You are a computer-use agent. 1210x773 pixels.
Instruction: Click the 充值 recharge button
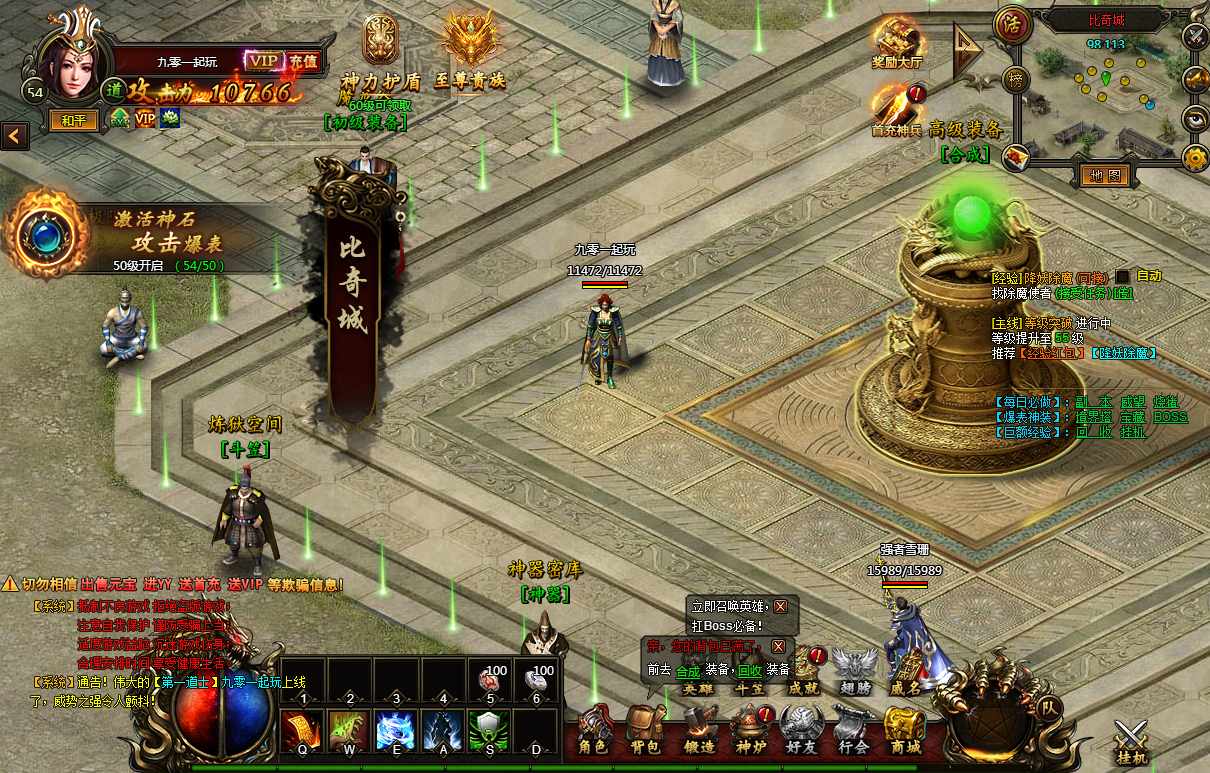(303, 61)
